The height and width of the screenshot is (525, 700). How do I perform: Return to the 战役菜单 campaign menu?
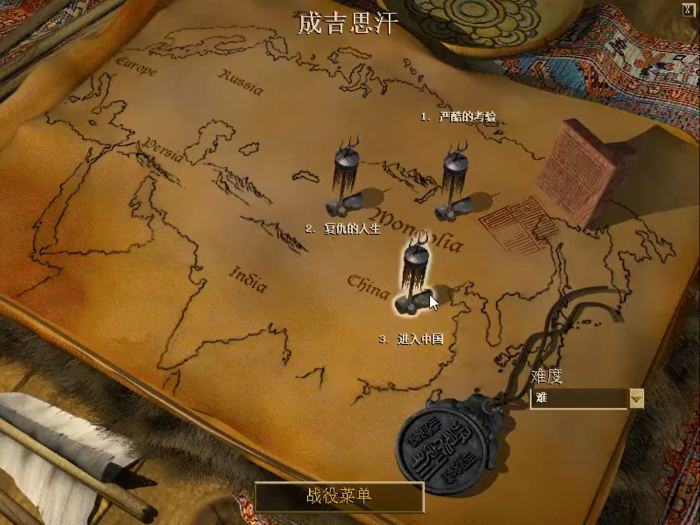pyautogui.click(x=339, y=496)
